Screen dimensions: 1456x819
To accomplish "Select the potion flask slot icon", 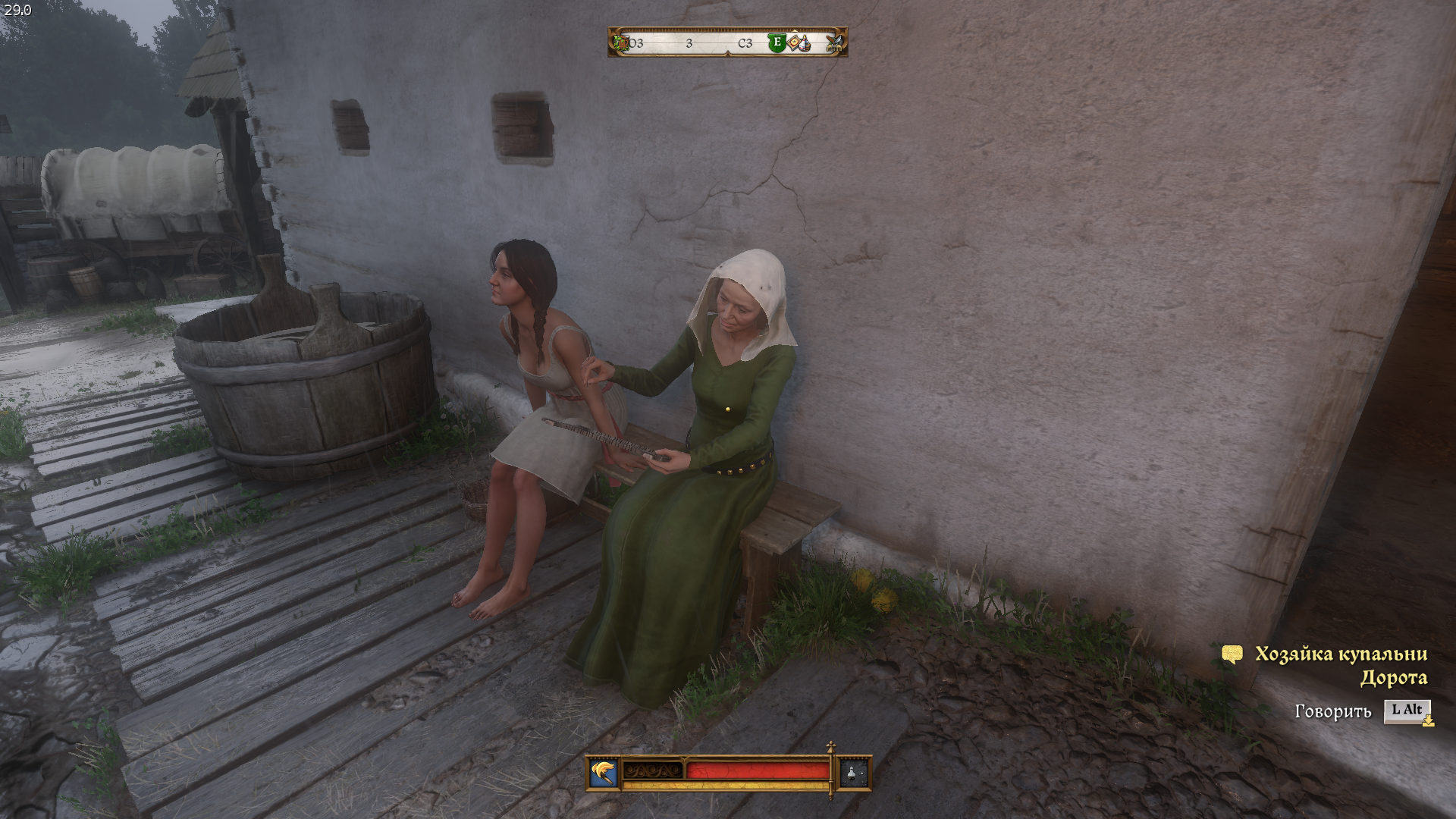I will 852,773.
